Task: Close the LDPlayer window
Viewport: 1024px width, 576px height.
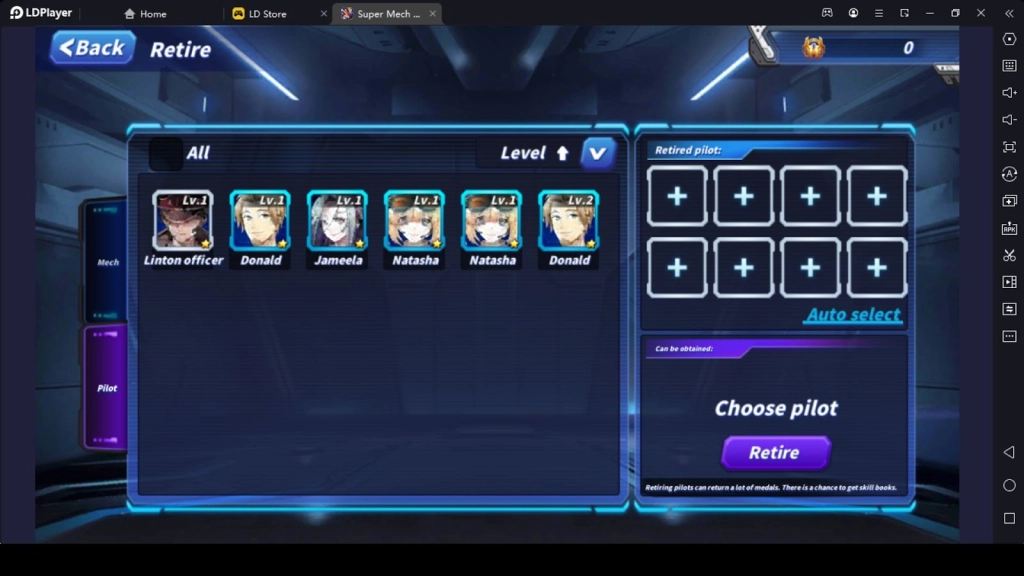Action: [x=980, y=13]
